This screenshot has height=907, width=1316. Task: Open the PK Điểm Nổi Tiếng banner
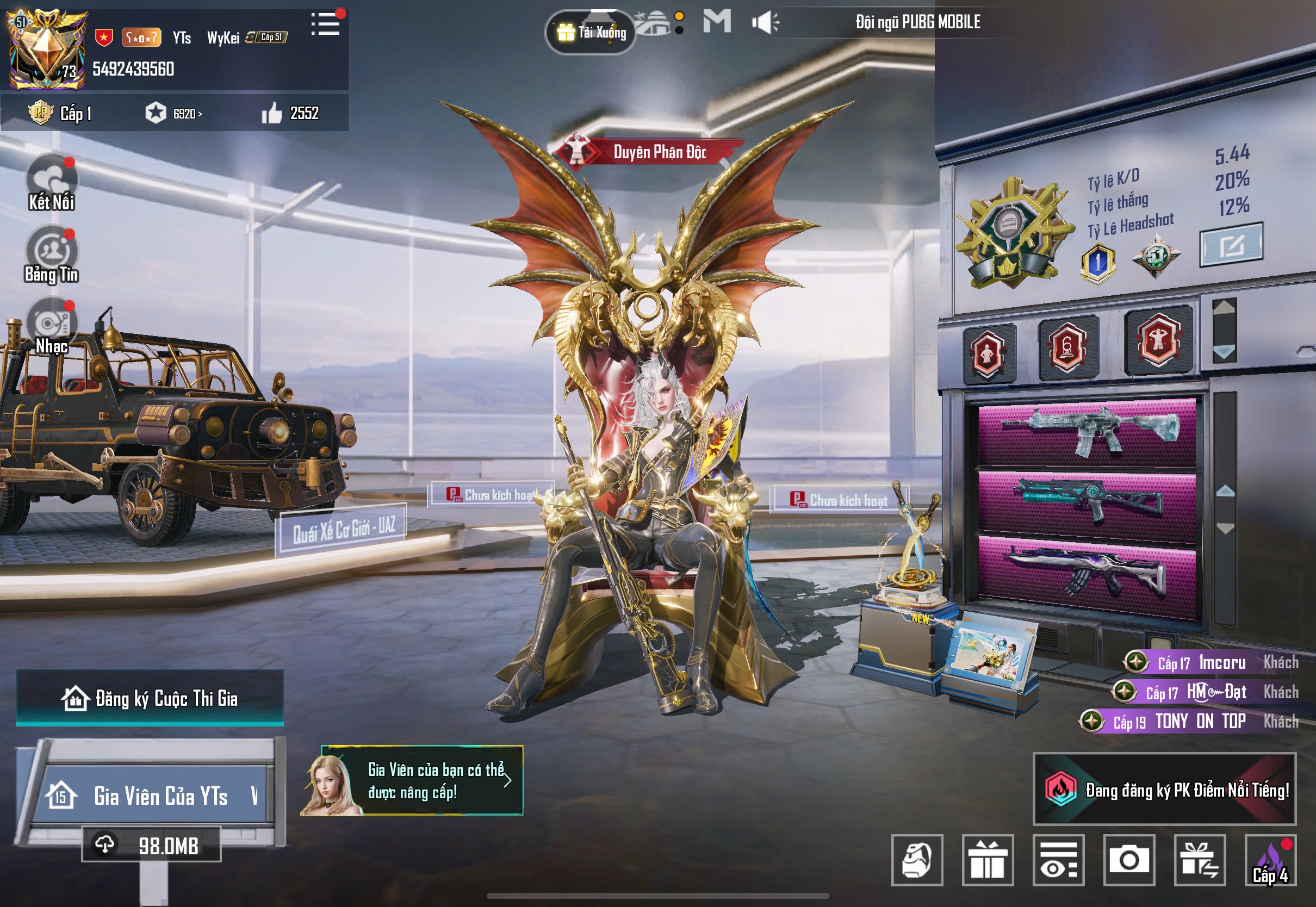1164,790
